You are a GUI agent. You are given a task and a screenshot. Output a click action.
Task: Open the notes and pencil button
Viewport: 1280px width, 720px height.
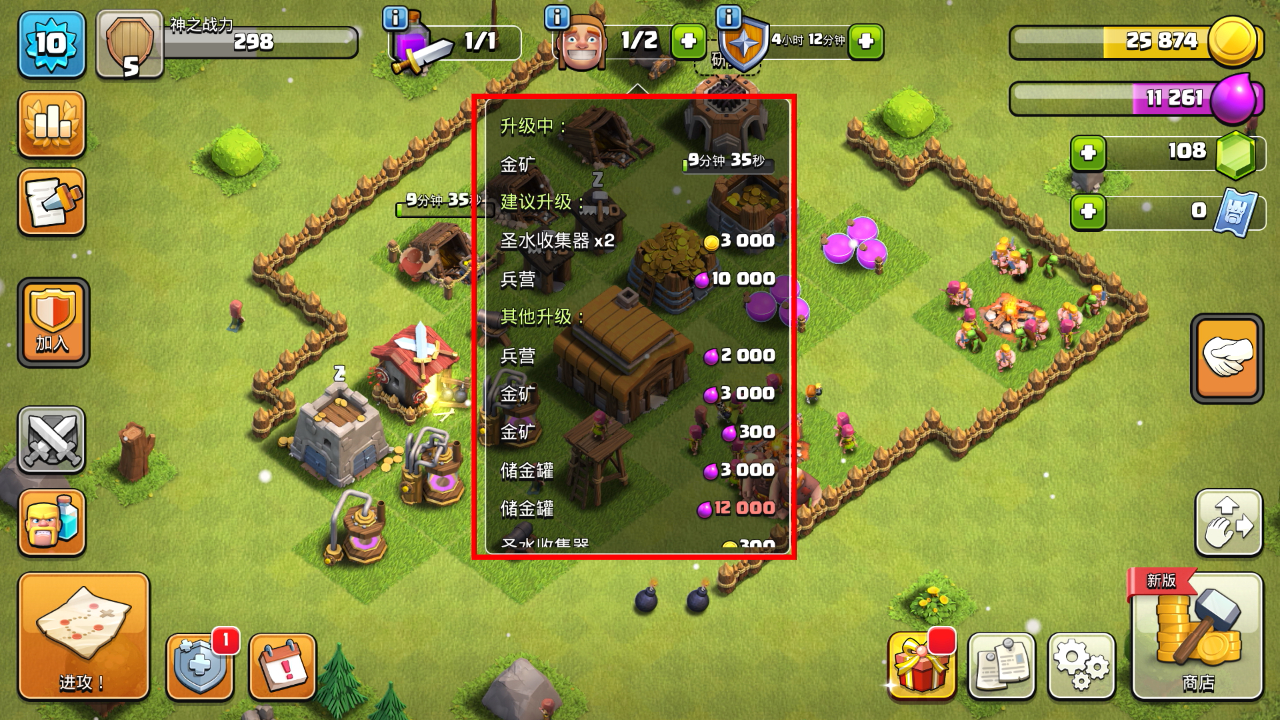point(51,202)
